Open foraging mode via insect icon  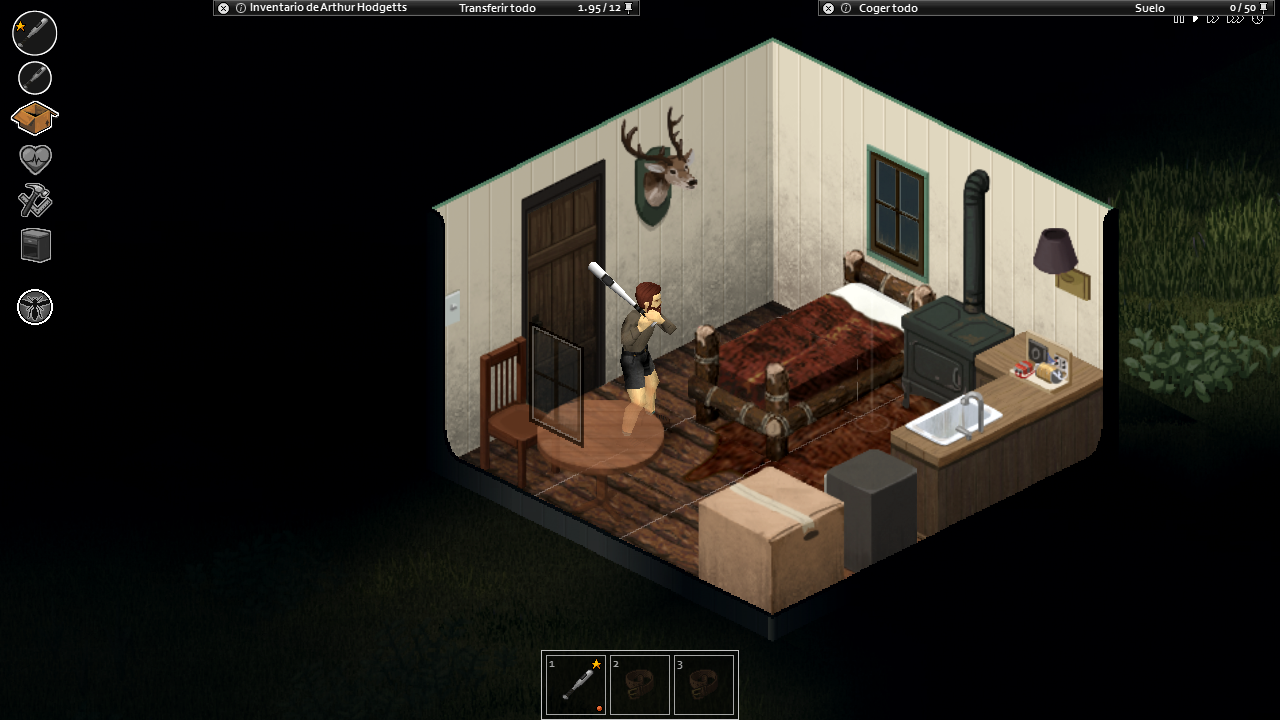[x=35, y=308]
